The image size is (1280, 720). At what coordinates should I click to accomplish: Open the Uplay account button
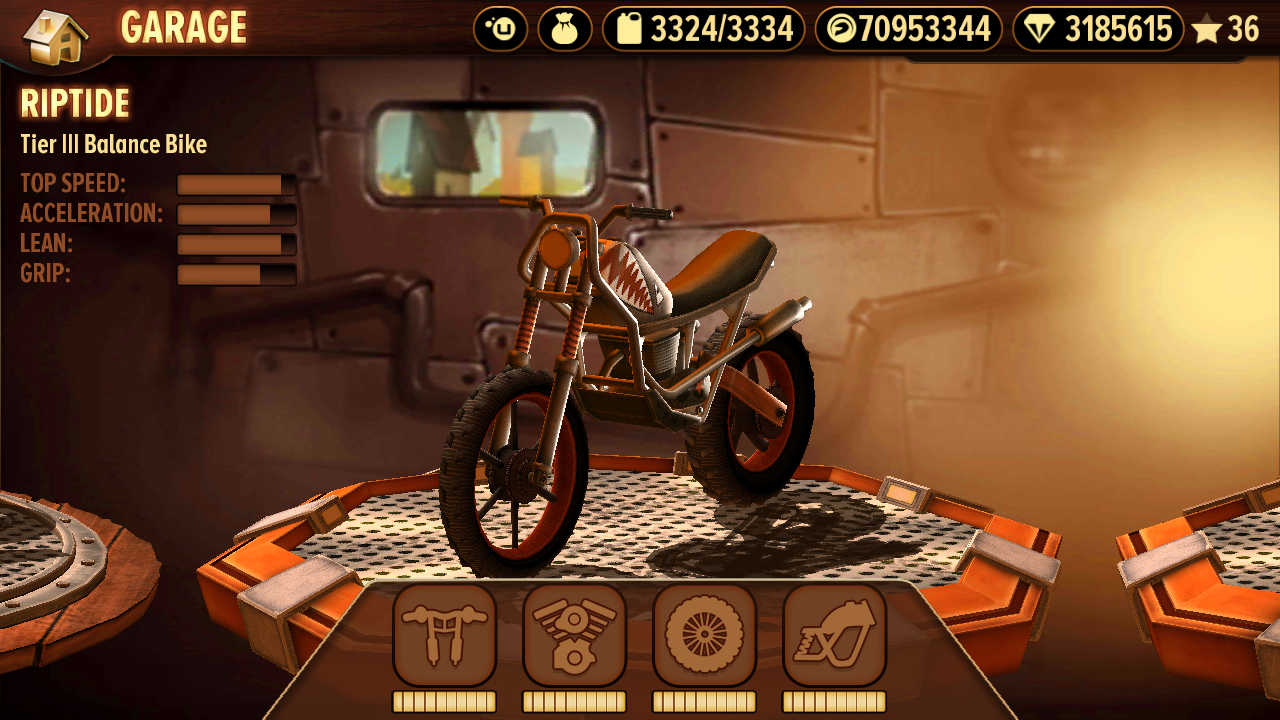coord(500,29)
